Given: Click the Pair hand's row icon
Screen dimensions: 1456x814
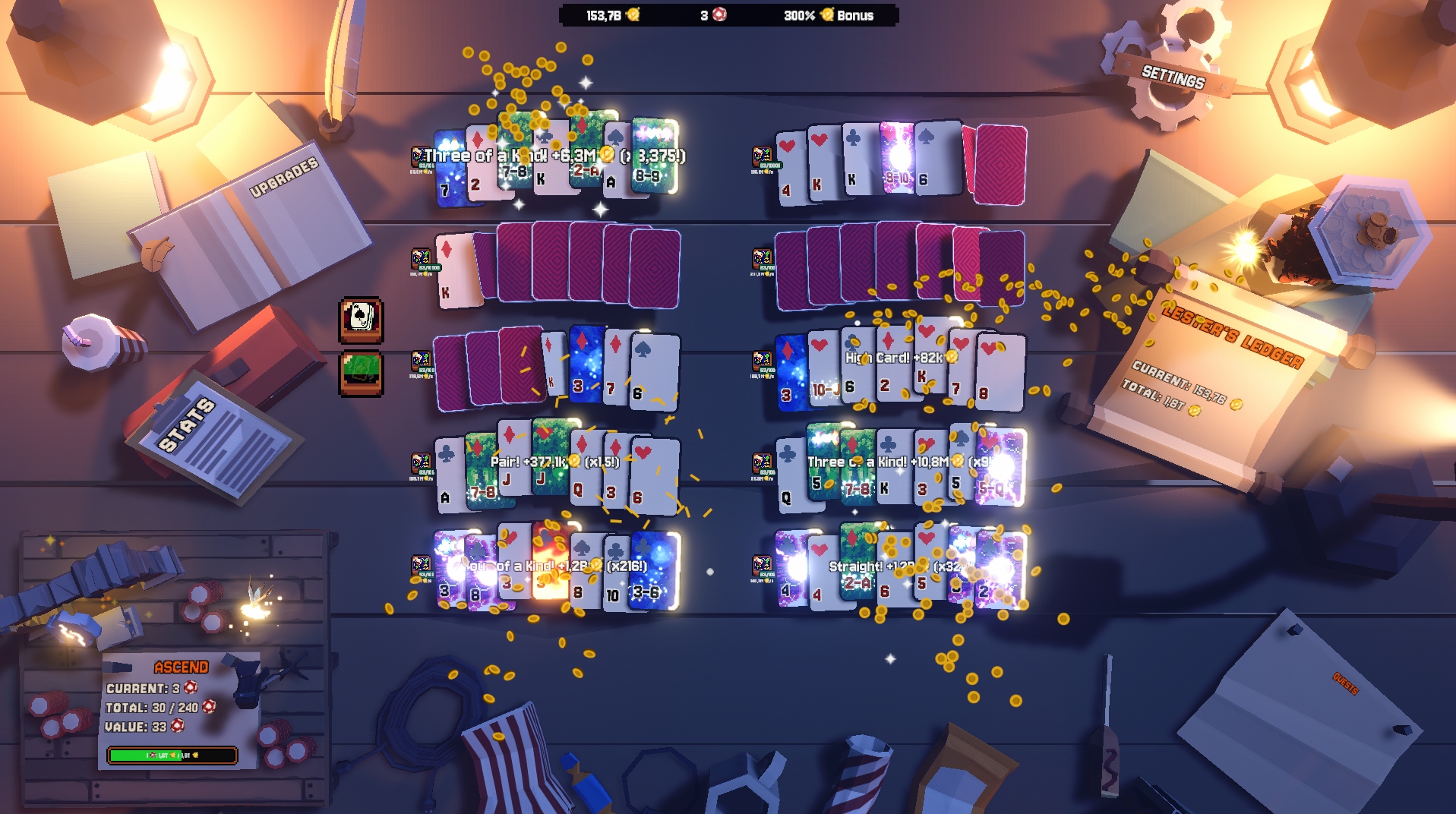Looking at the screenshot, I should coord(421,462).
